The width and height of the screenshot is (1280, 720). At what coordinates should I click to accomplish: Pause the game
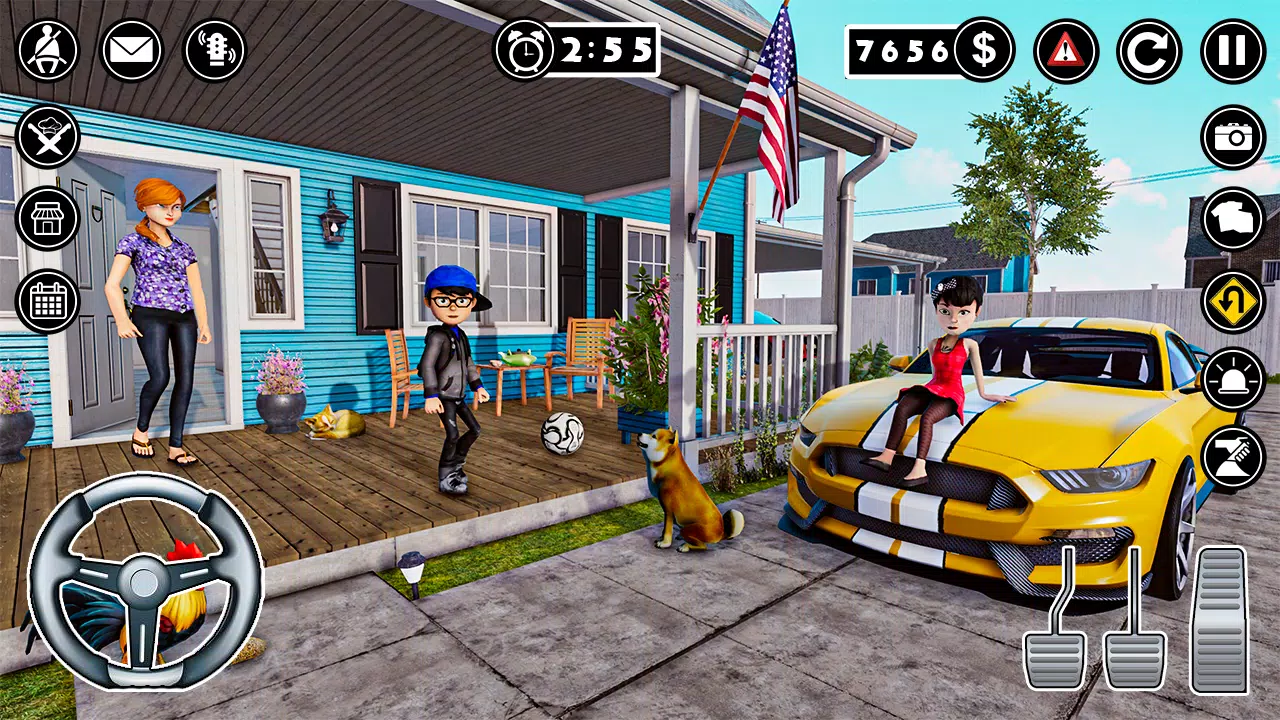pos(1232,50)
